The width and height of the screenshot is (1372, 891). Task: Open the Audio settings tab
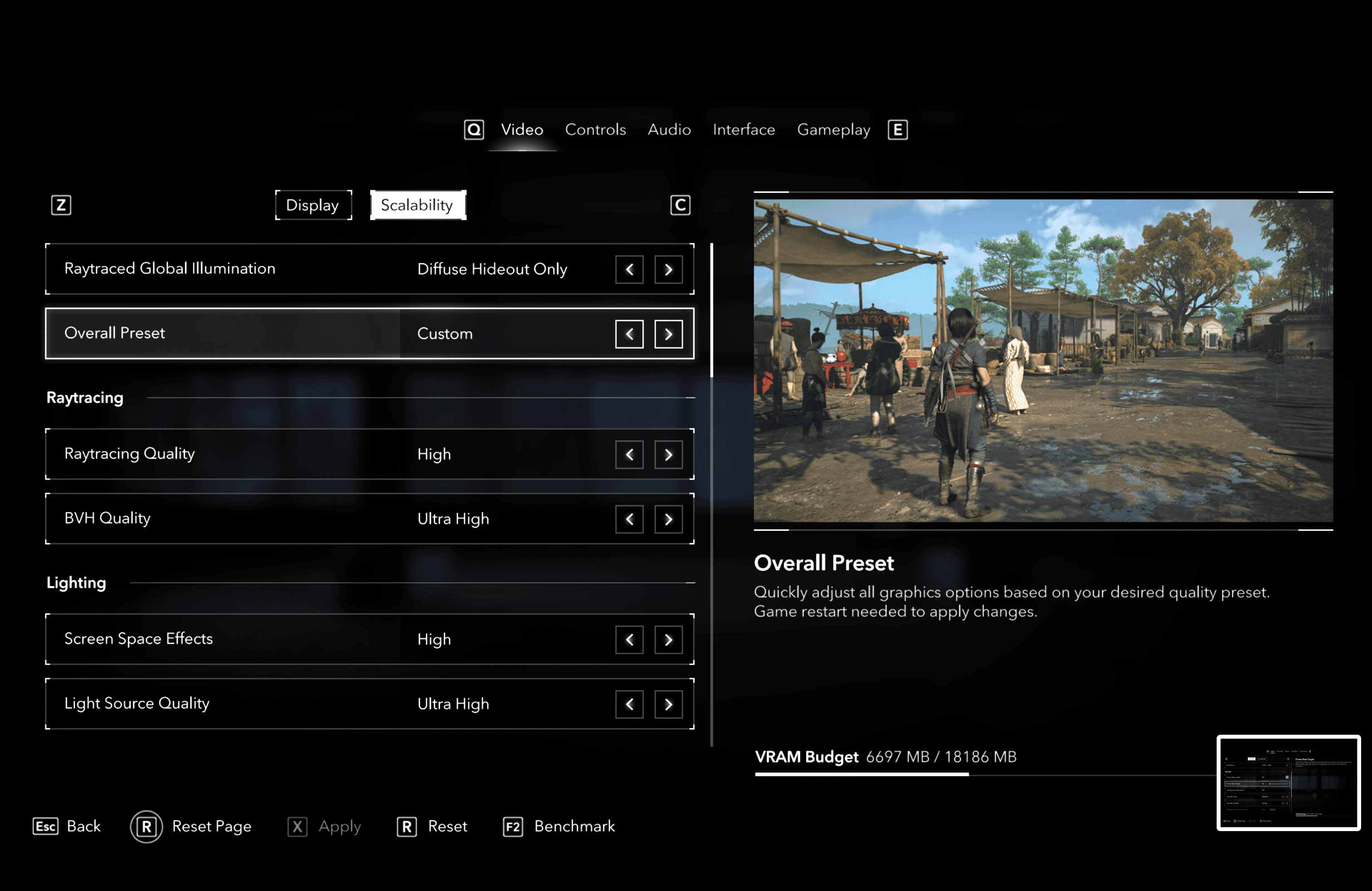(669, 130)
